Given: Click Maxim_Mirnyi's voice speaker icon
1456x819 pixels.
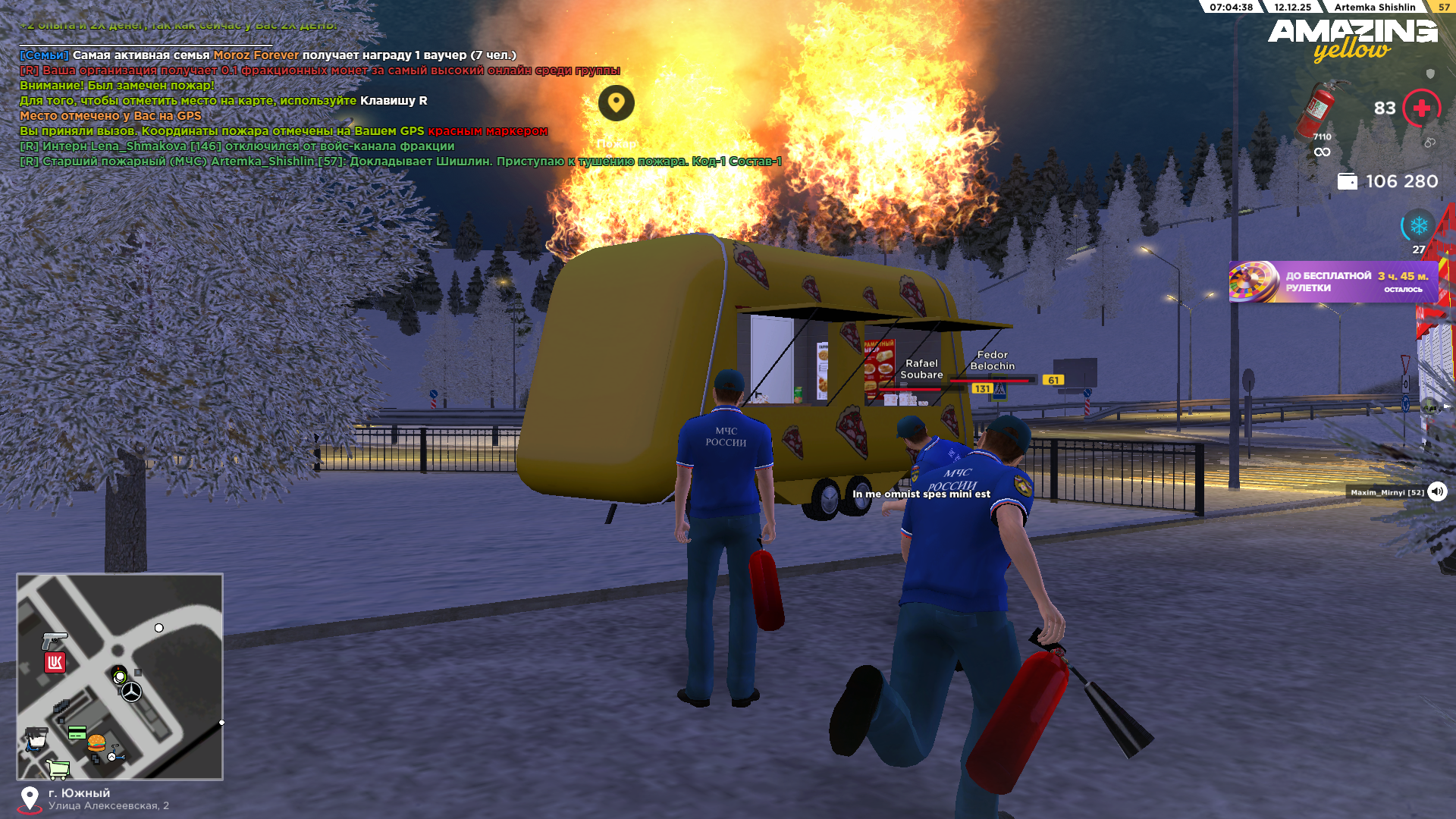Looking at the screenshot, I should (1437, 492).
